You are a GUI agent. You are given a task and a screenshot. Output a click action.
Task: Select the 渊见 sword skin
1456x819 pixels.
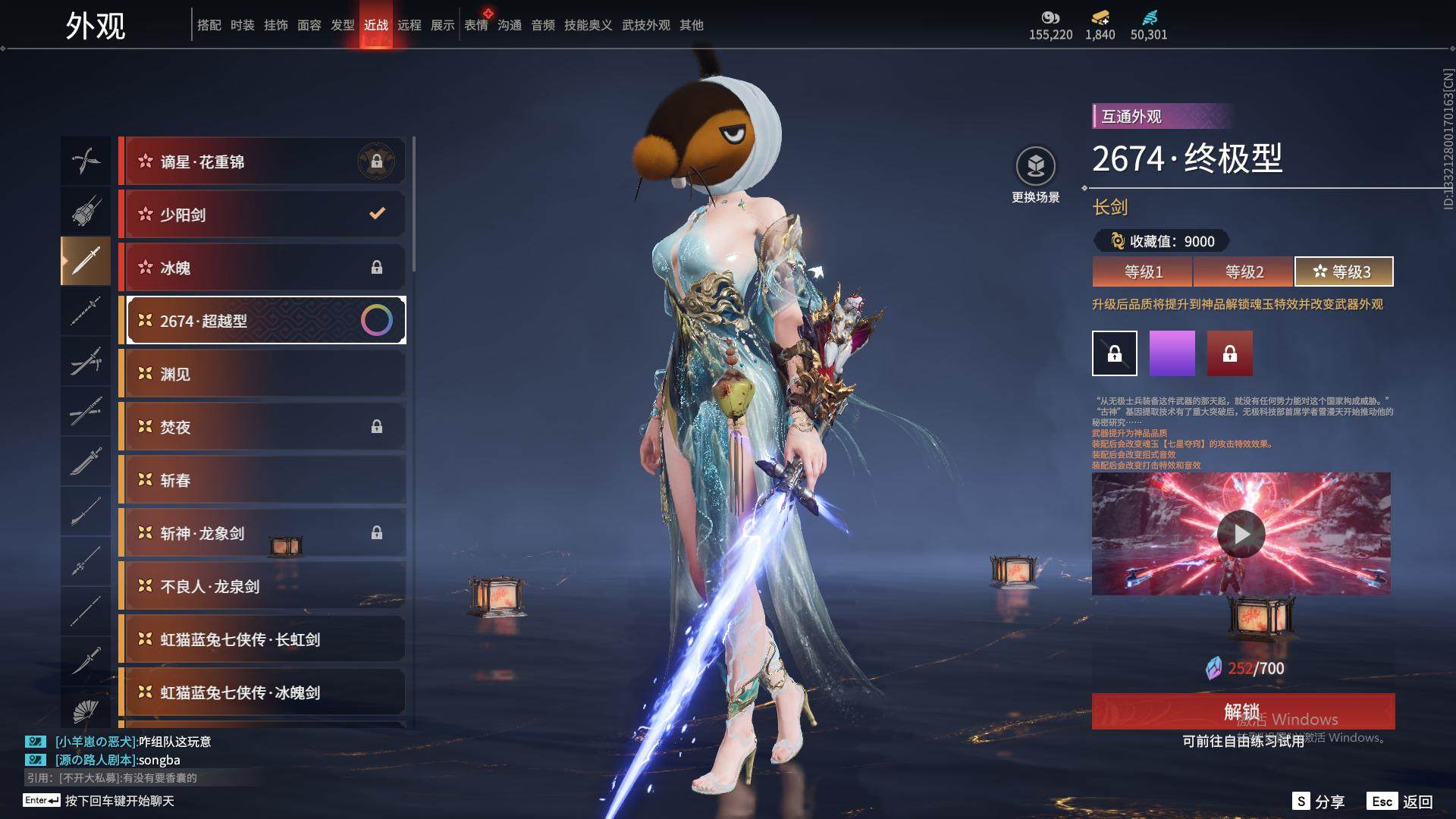pyautogui.click(x=262, y=374)
